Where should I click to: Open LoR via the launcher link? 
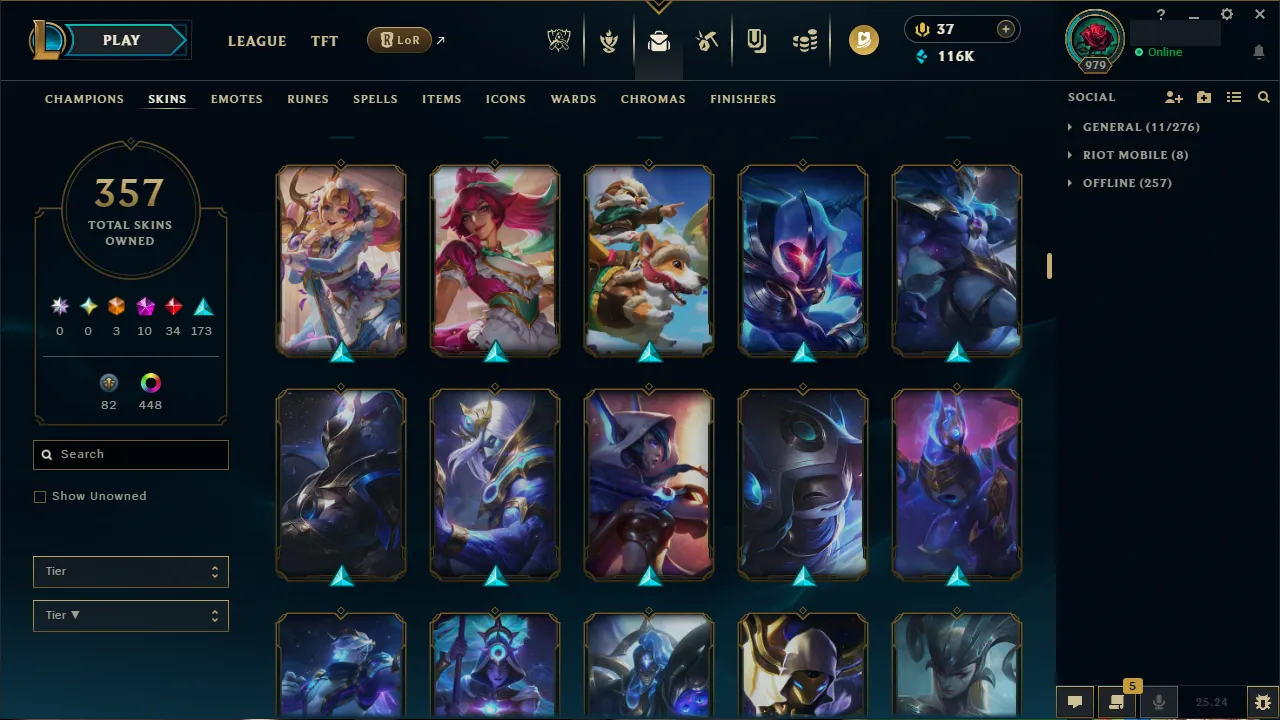(399, 40)
